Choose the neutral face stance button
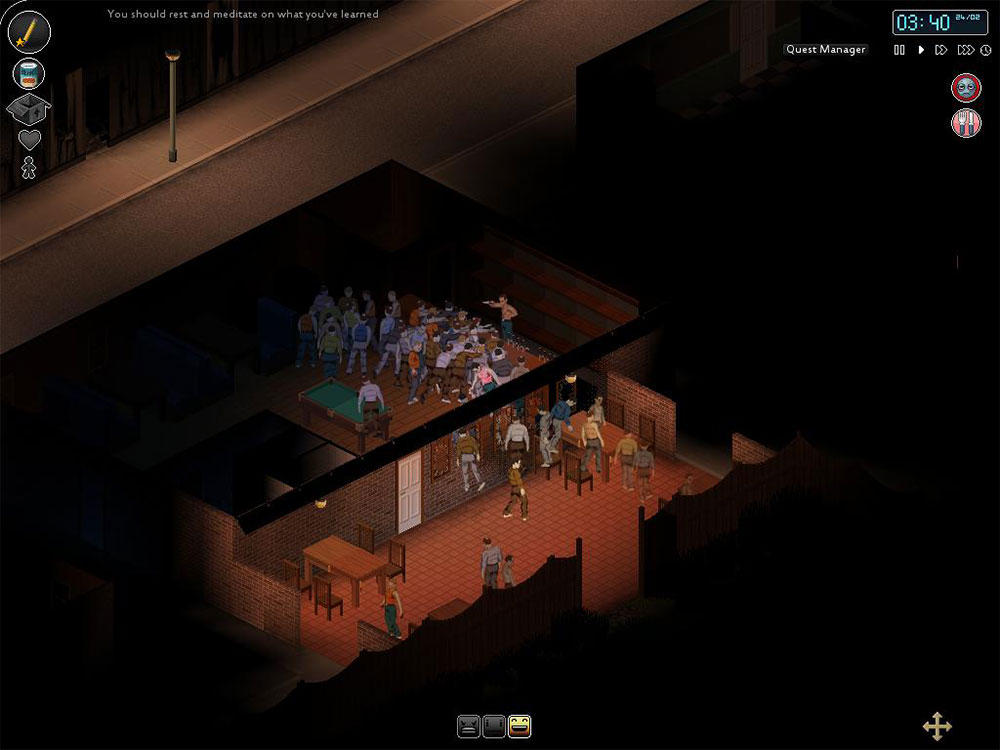The height and width of the screenshot is (750, 1000). coord(494,727)
